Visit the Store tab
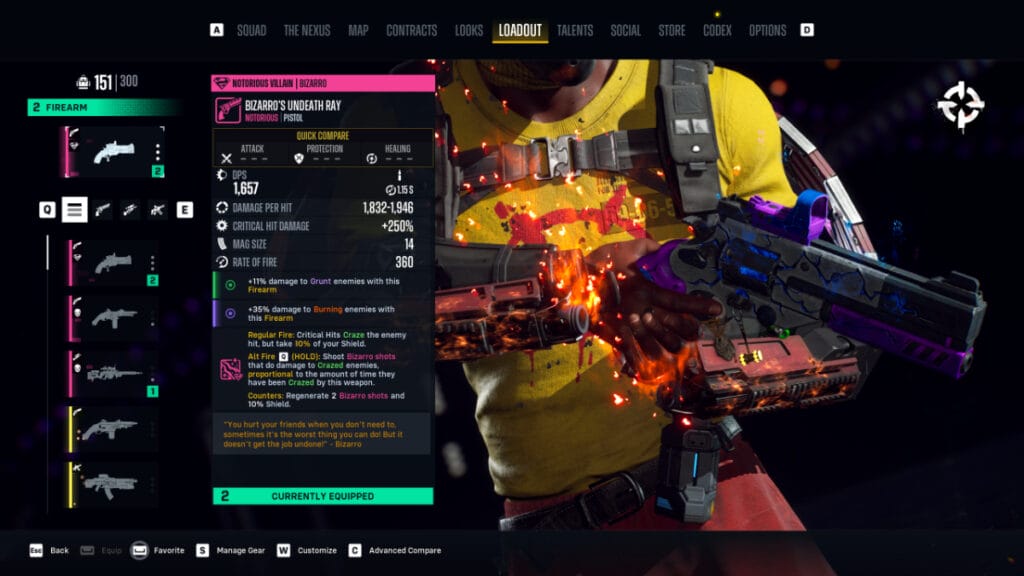The image size is (1024, 576). 672,30
